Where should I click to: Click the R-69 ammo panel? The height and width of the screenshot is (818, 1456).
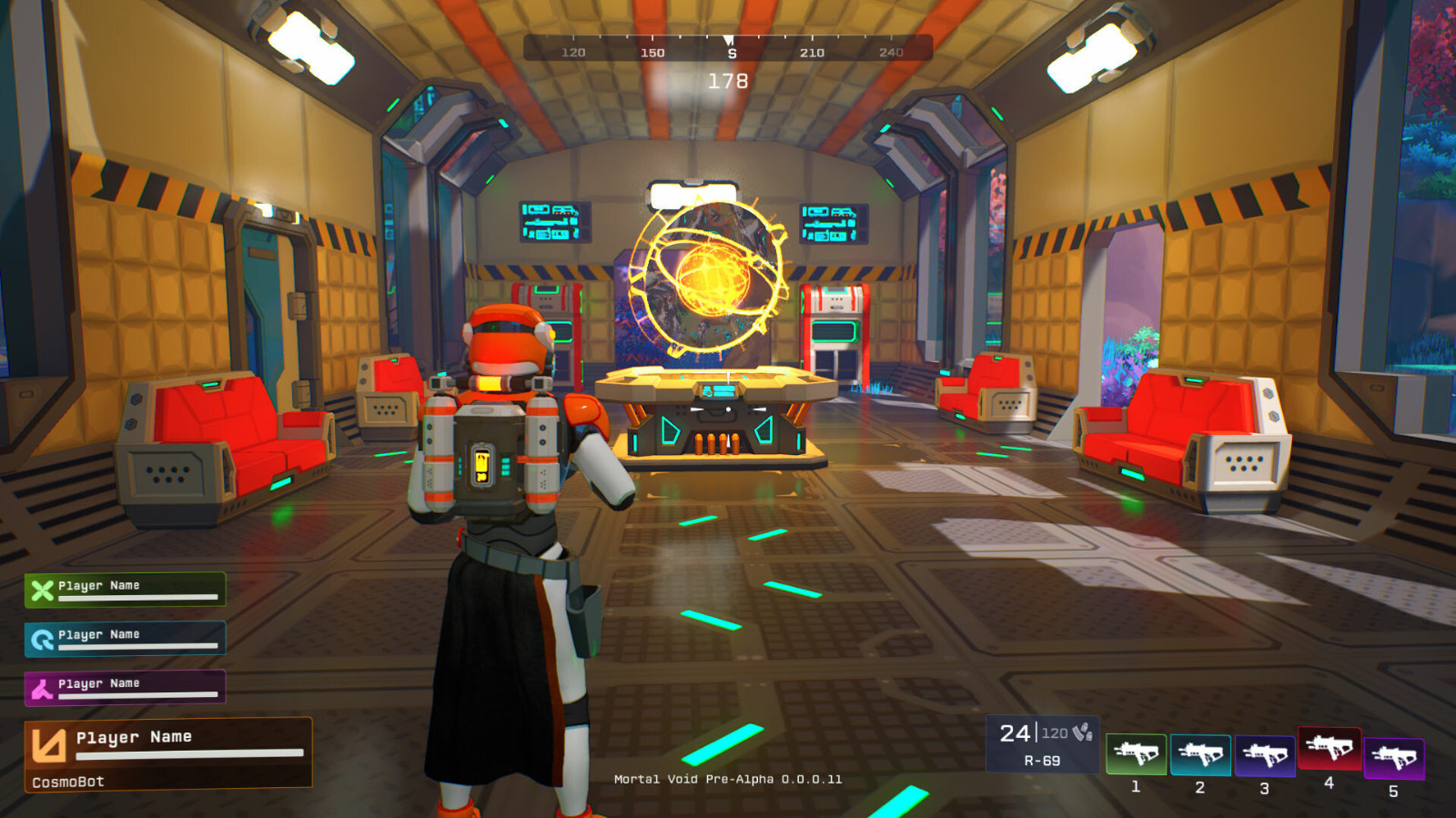pyautogui.click(x=1040, y=743)
